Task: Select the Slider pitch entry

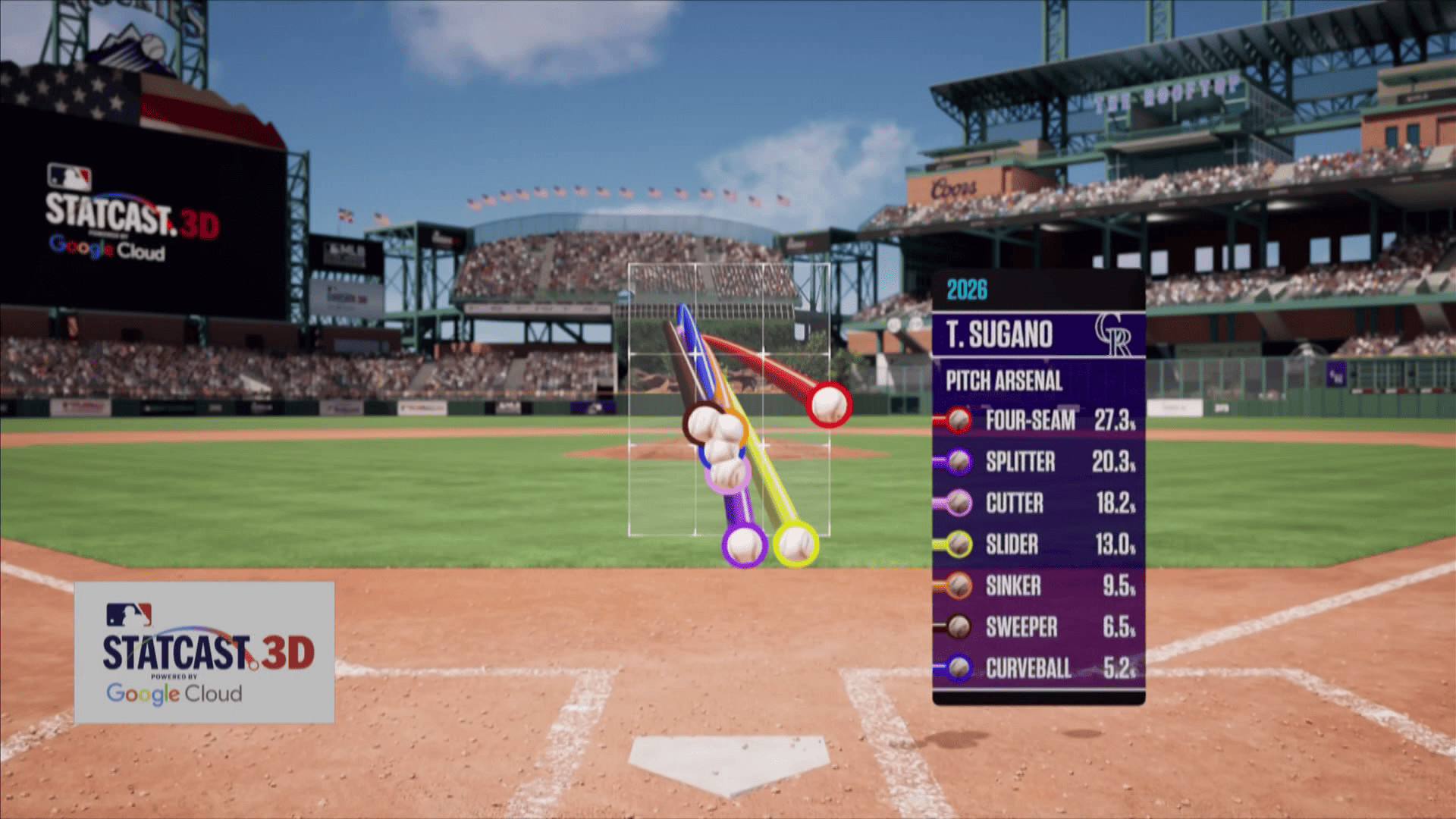Action: click(1037, 544)
